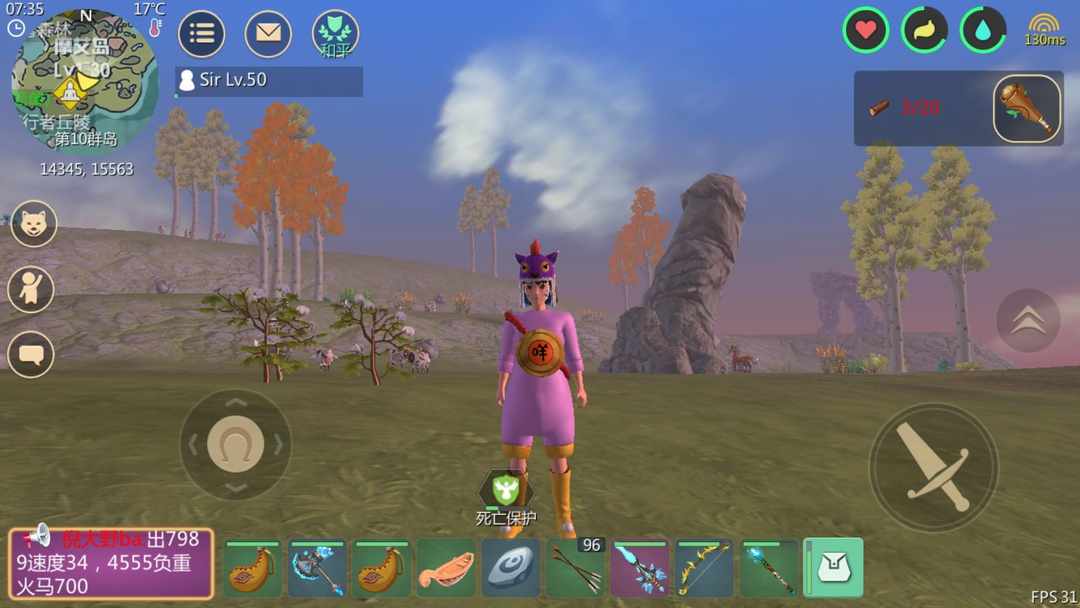This screenshot has height=608, width=1080.
Task: Tap the 死亡保护 death protection shield icon
Action: tap(505, 490)
